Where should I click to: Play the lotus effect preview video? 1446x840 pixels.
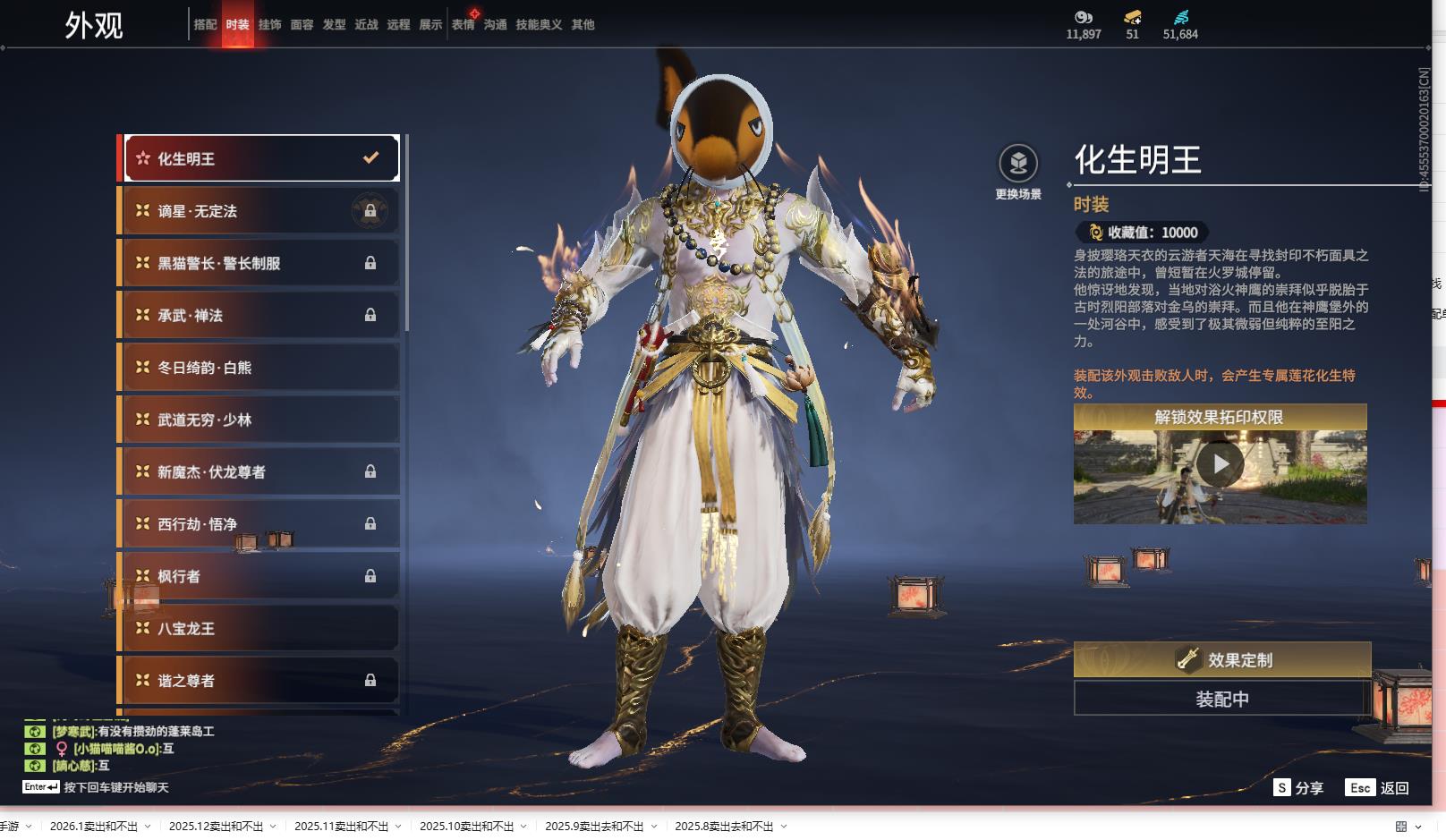point(1220,465)
